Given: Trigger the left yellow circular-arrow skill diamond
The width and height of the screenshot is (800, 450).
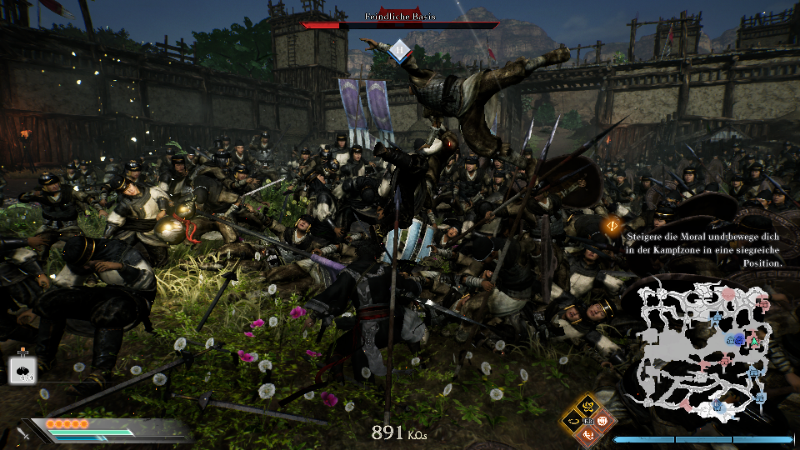Looking at the screenshot, I should tap(574, 422).
